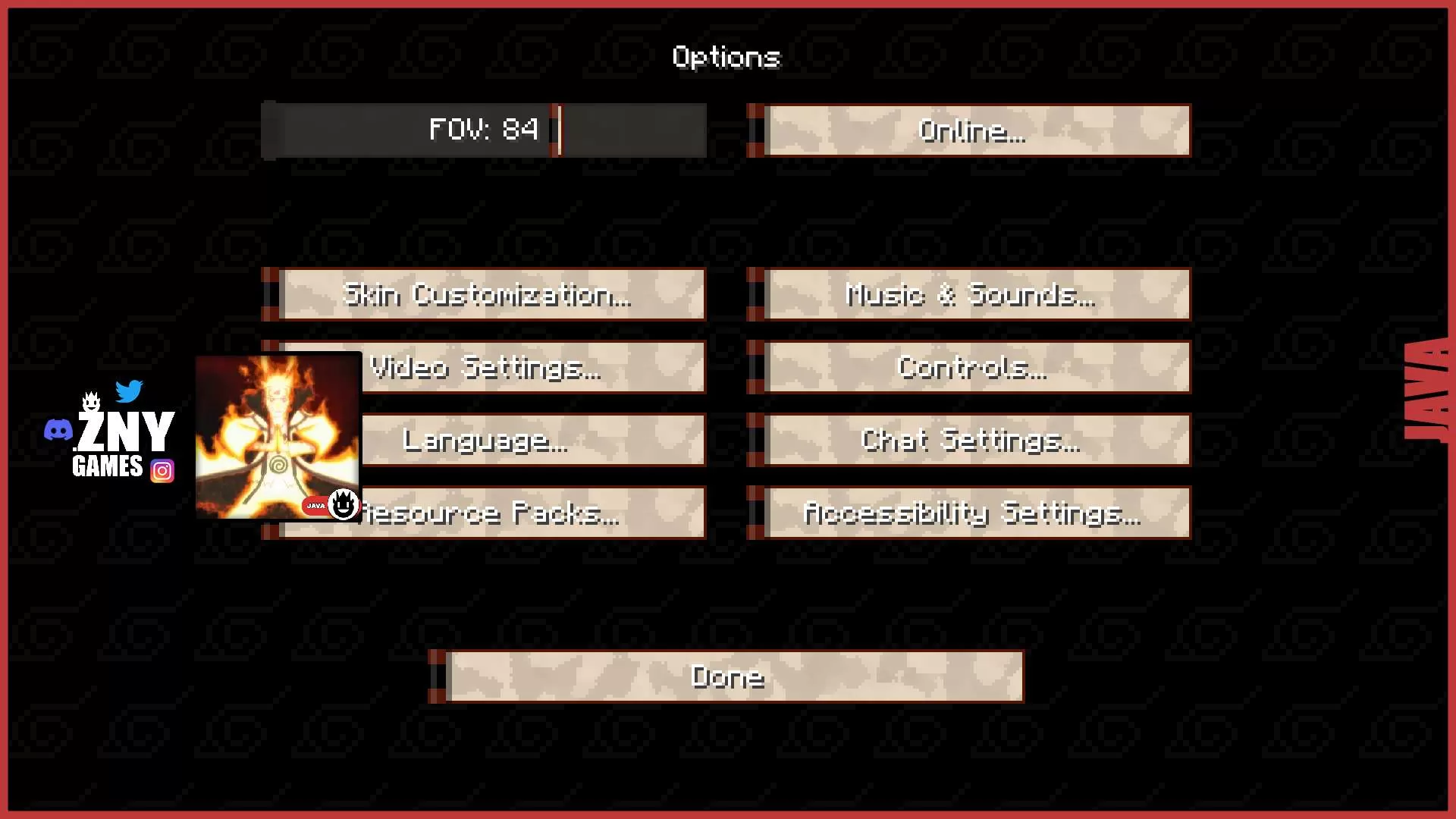Viewport: 1456px width, 819px height.
Task: Click the crown icon above ZNY
Action: click(x=90, y=400)
